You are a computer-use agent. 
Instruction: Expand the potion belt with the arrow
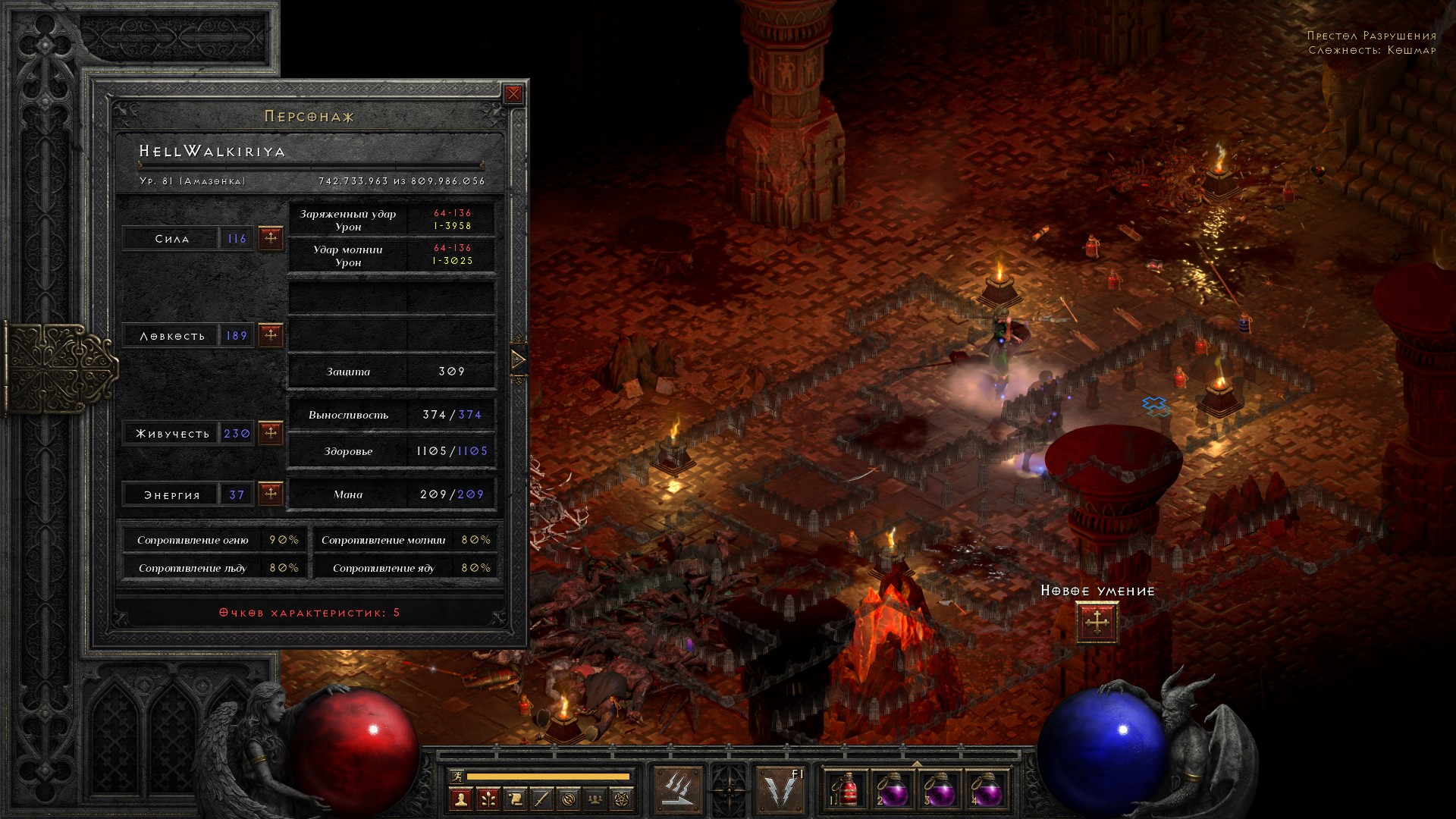916,764
